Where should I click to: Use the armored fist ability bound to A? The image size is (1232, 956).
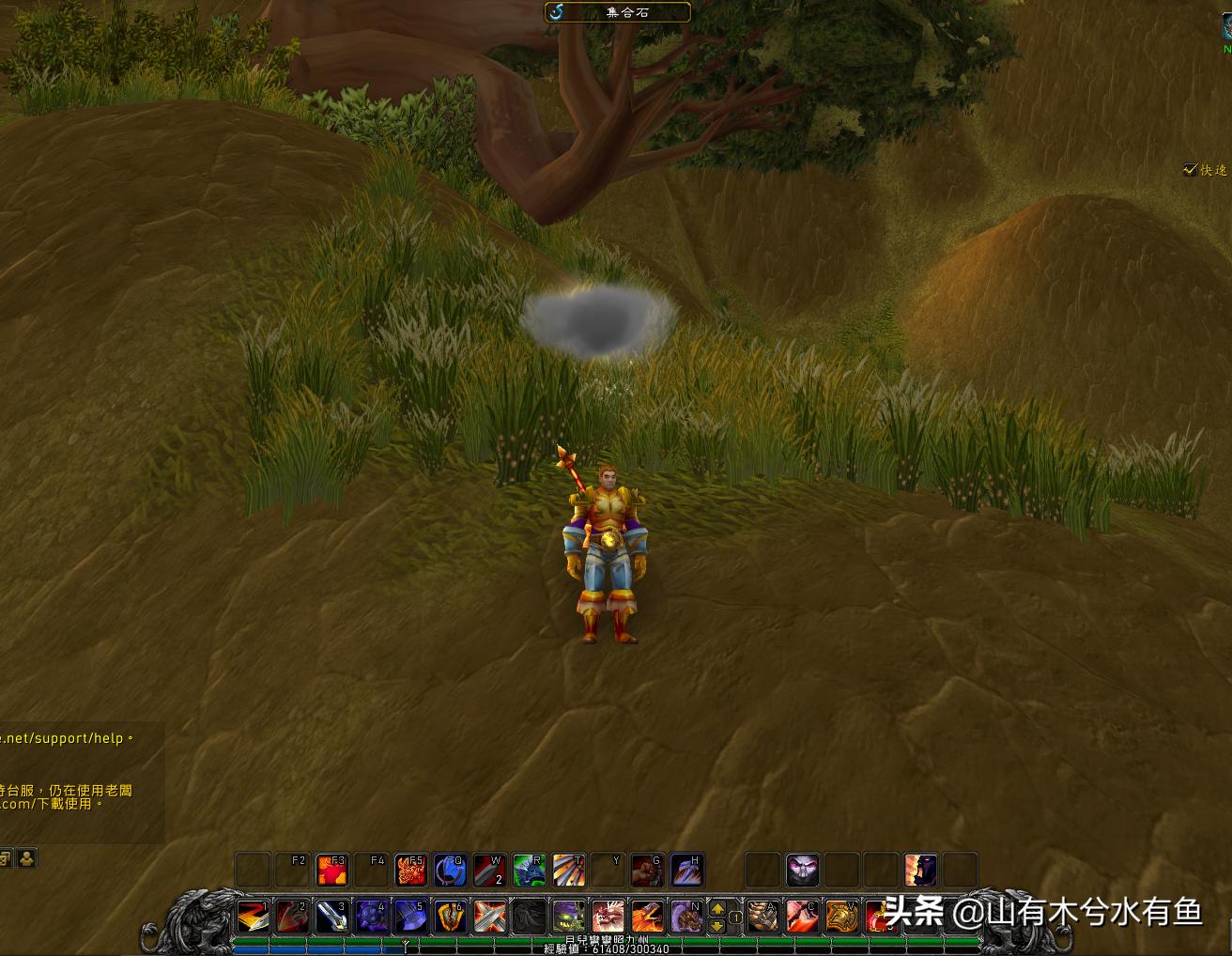pyautogui.click(x=763, y=917)
